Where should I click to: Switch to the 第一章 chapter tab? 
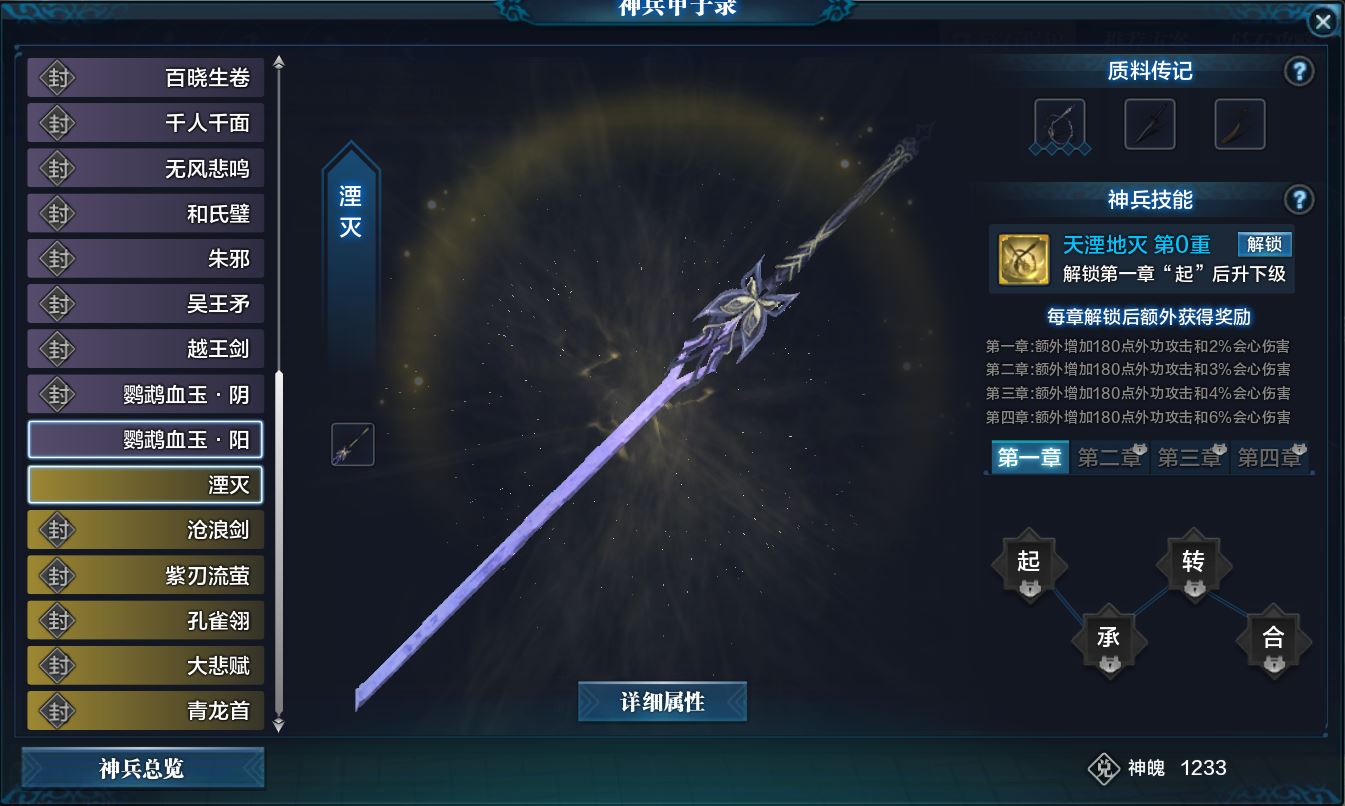[1029, 458]
